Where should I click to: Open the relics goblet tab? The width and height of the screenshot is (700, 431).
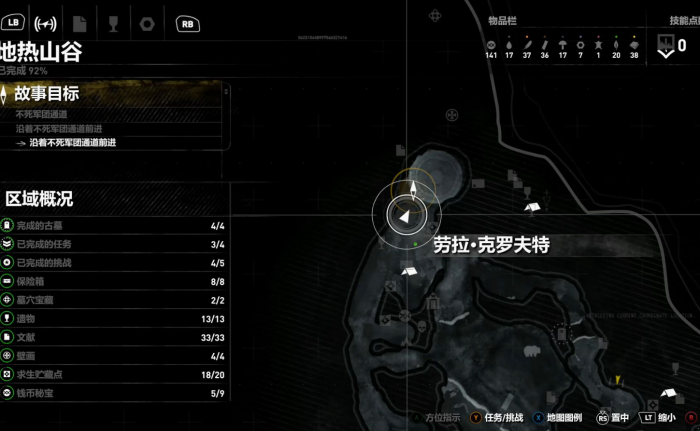113,23
